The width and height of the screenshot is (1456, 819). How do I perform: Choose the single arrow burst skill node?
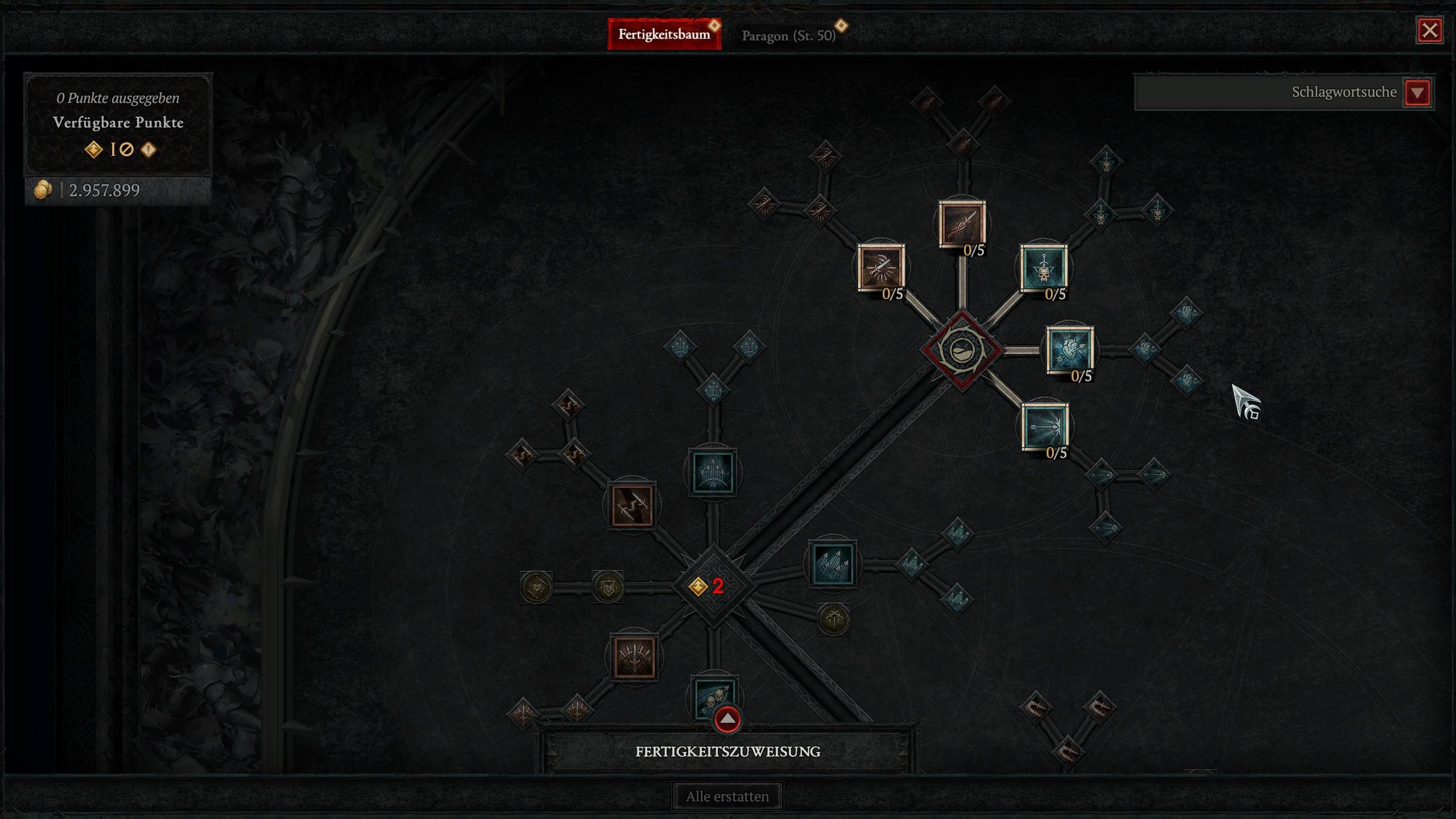pos(1045,427)
